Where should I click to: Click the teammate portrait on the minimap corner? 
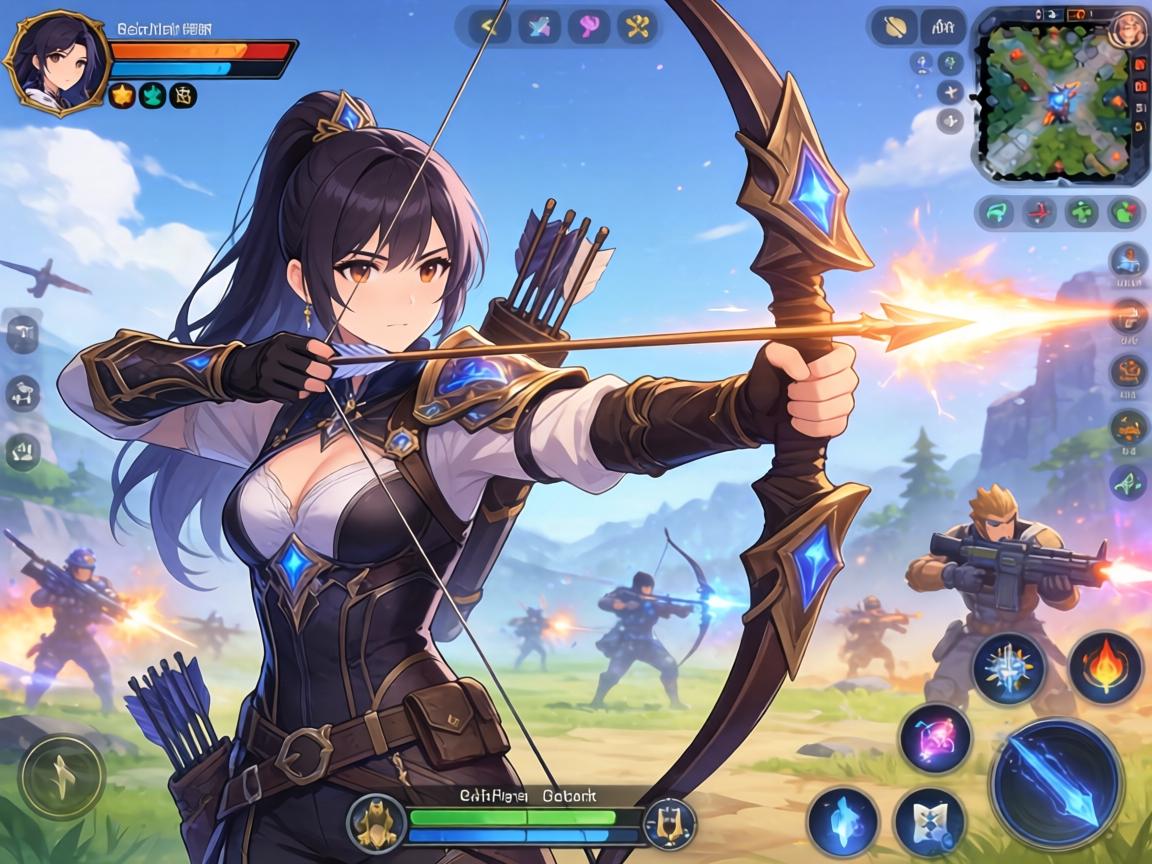pyautogui.click(x=1128, y=28)
